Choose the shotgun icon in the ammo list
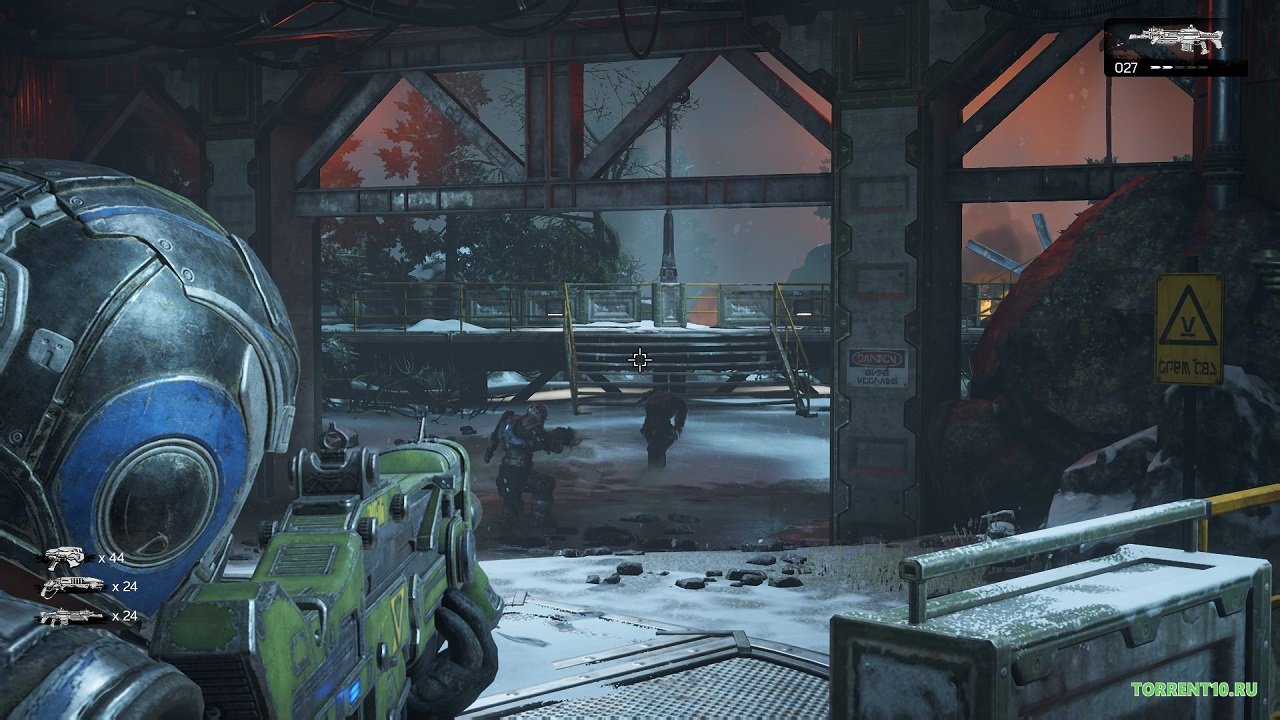1280x720 pixels. pyautogui.click(x=72, y=586)
